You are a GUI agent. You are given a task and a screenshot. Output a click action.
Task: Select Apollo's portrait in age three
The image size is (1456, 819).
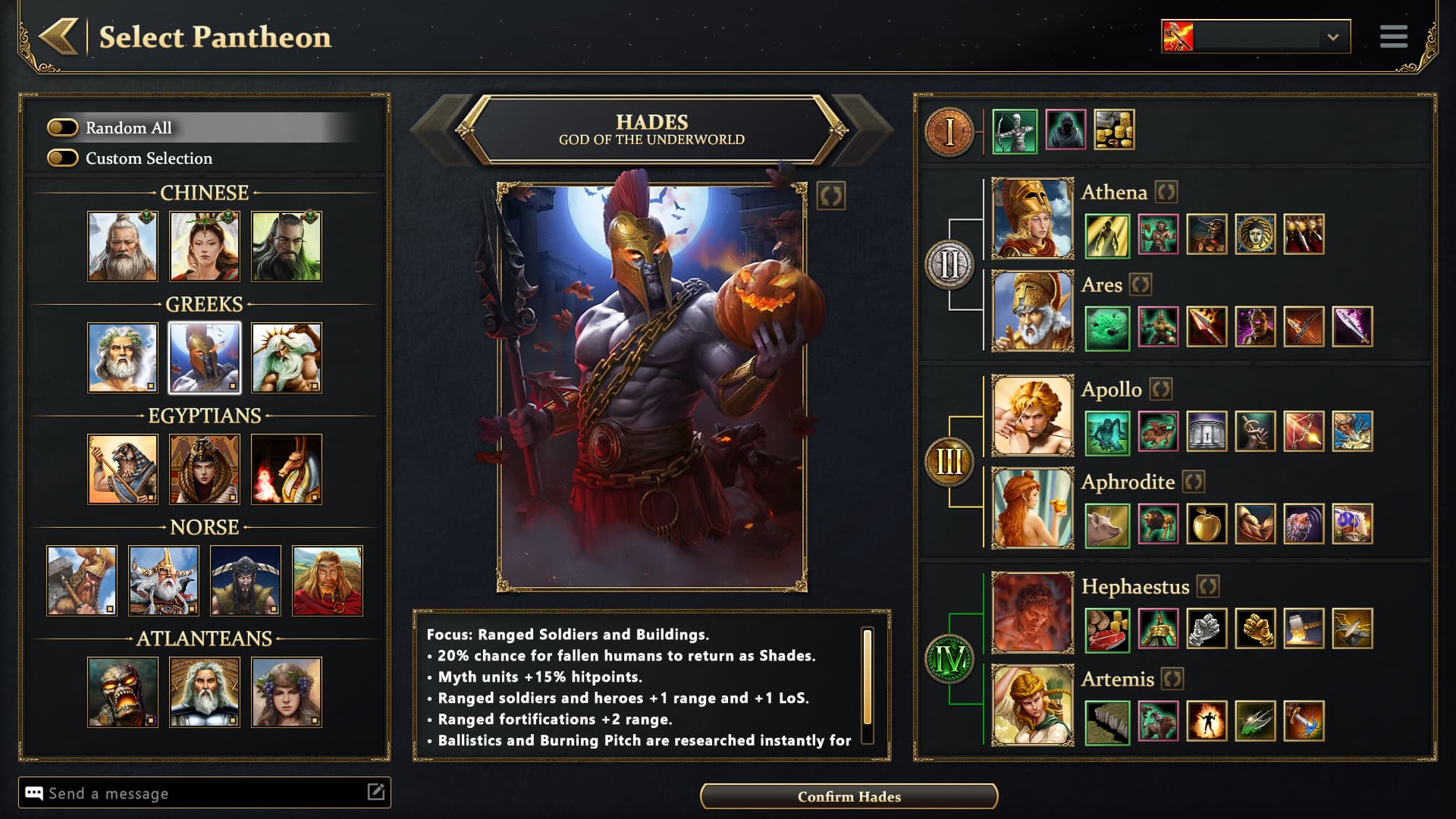[x=1032, y=416]
